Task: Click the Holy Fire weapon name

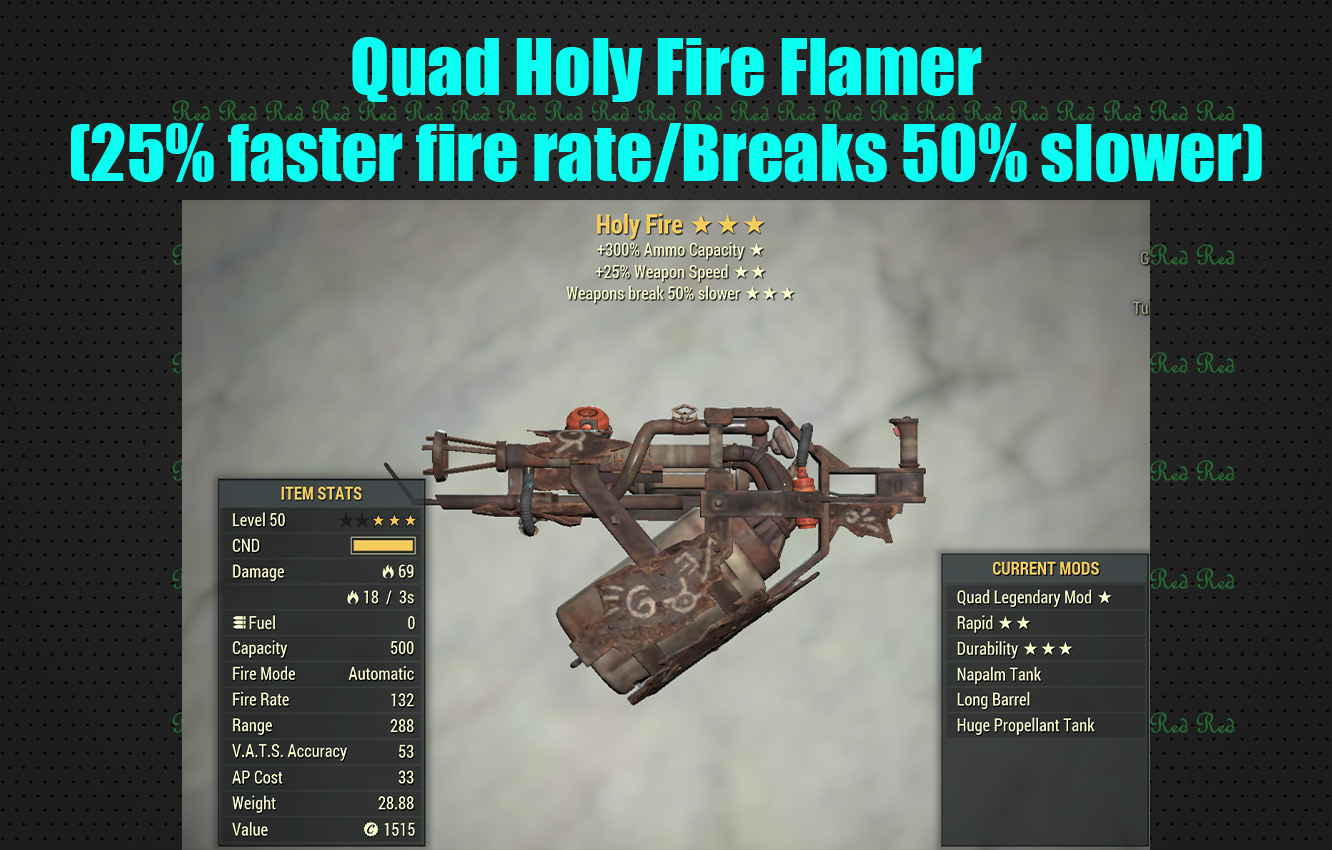Action: [638, 224]
